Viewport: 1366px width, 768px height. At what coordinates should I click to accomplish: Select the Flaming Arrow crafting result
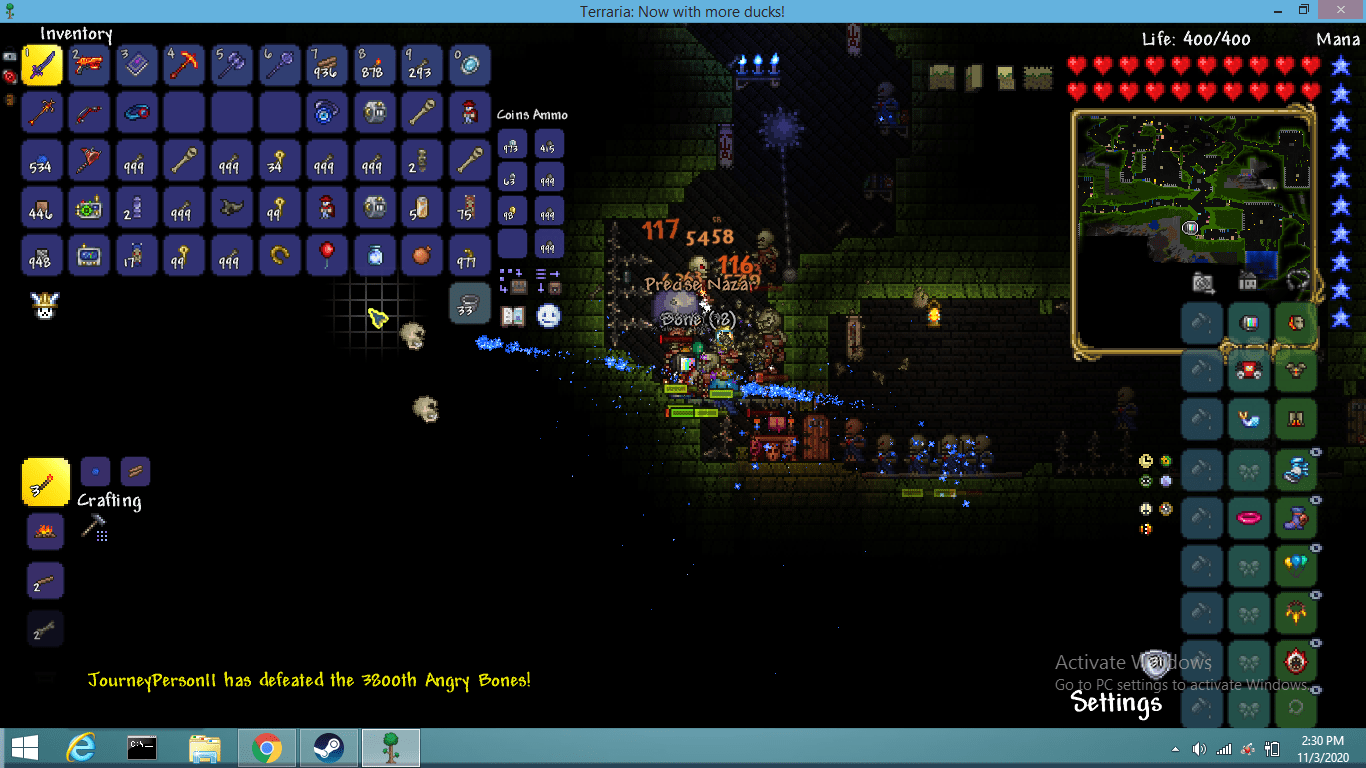(45, 482)
